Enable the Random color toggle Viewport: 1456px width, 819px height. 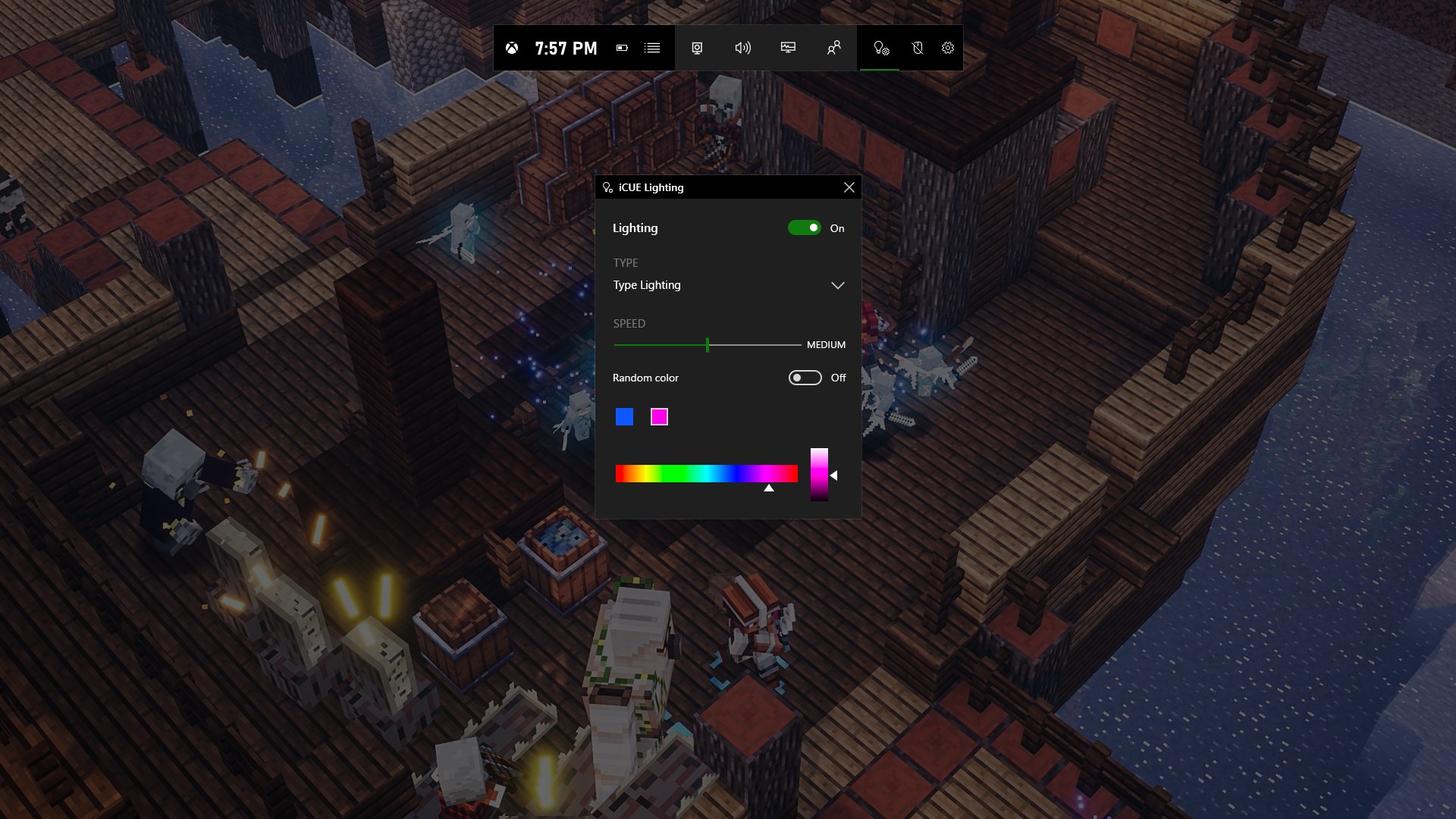pyautogui.click(x=805, y=378)
